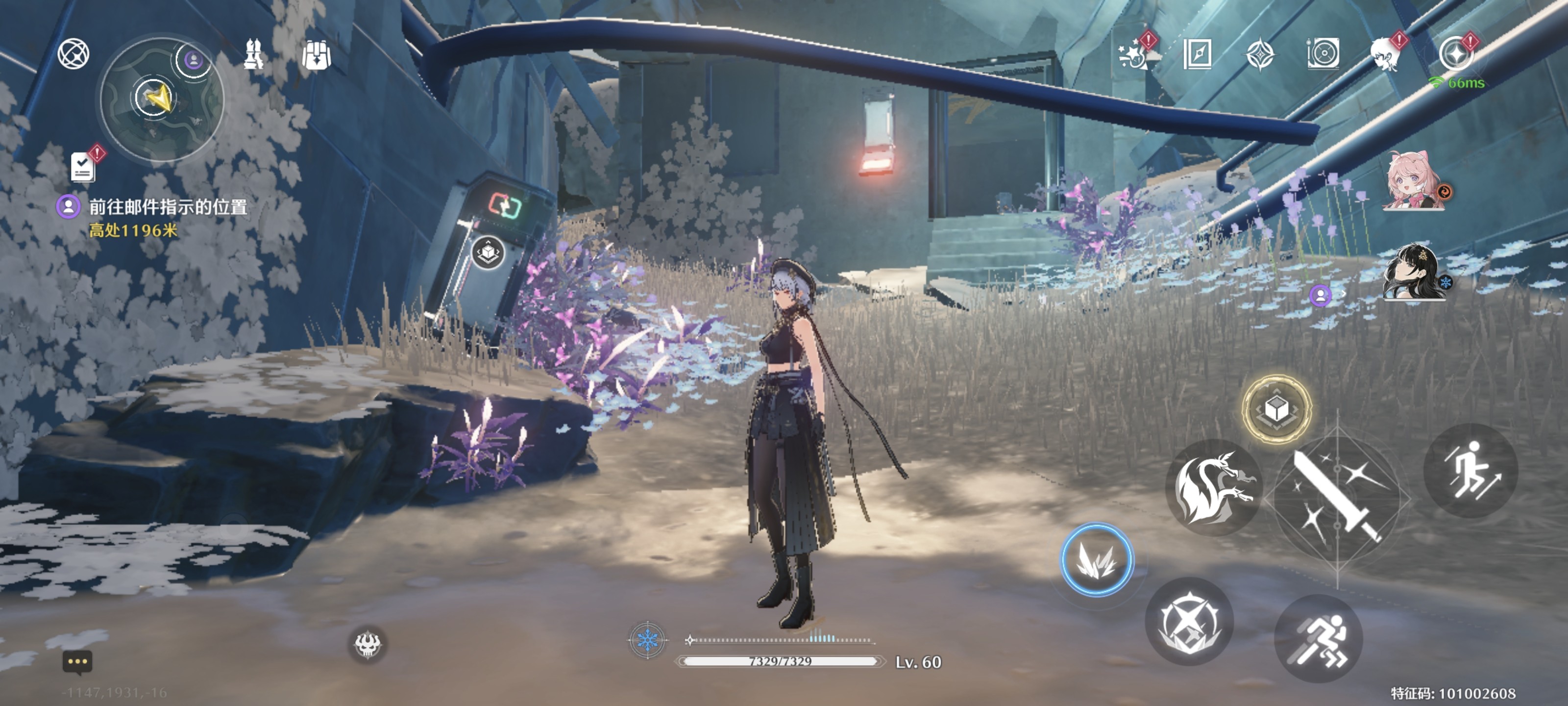Open the backpack inventory
The image size is (1568, 706).
[x=317, y=55]
